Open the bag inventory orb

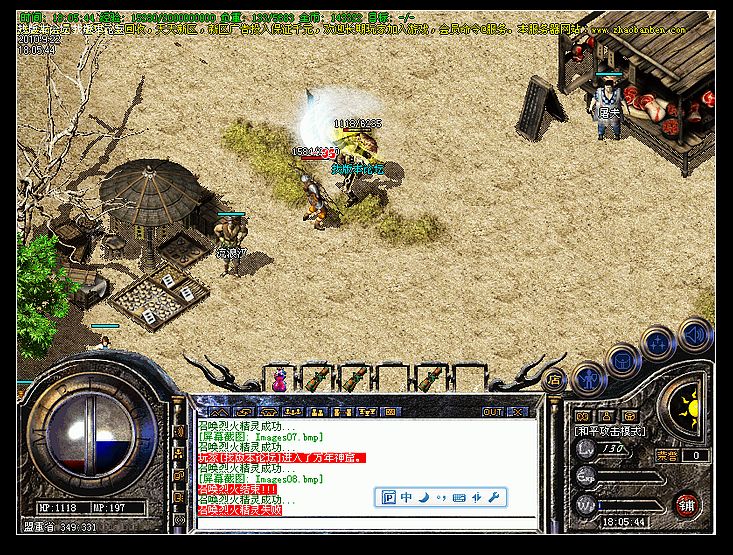[623, 358]
